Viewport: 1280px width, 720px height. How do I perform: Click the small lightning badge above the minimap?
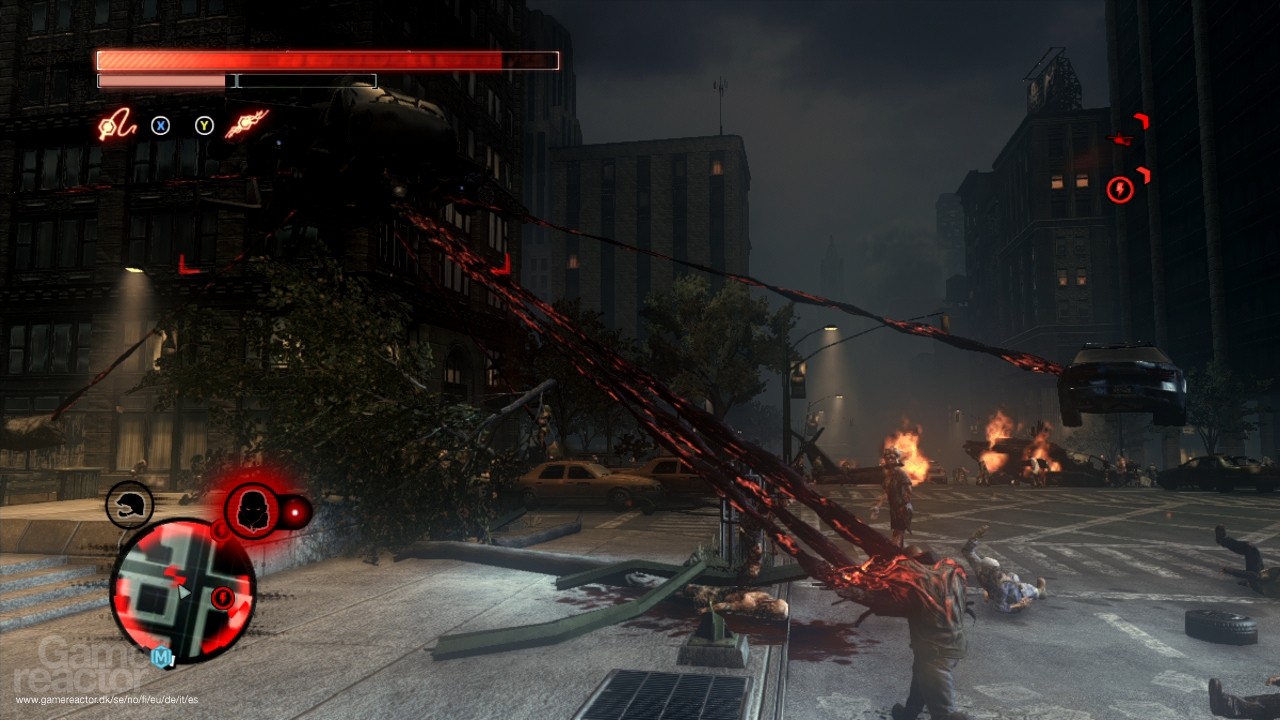pos(220,530)
